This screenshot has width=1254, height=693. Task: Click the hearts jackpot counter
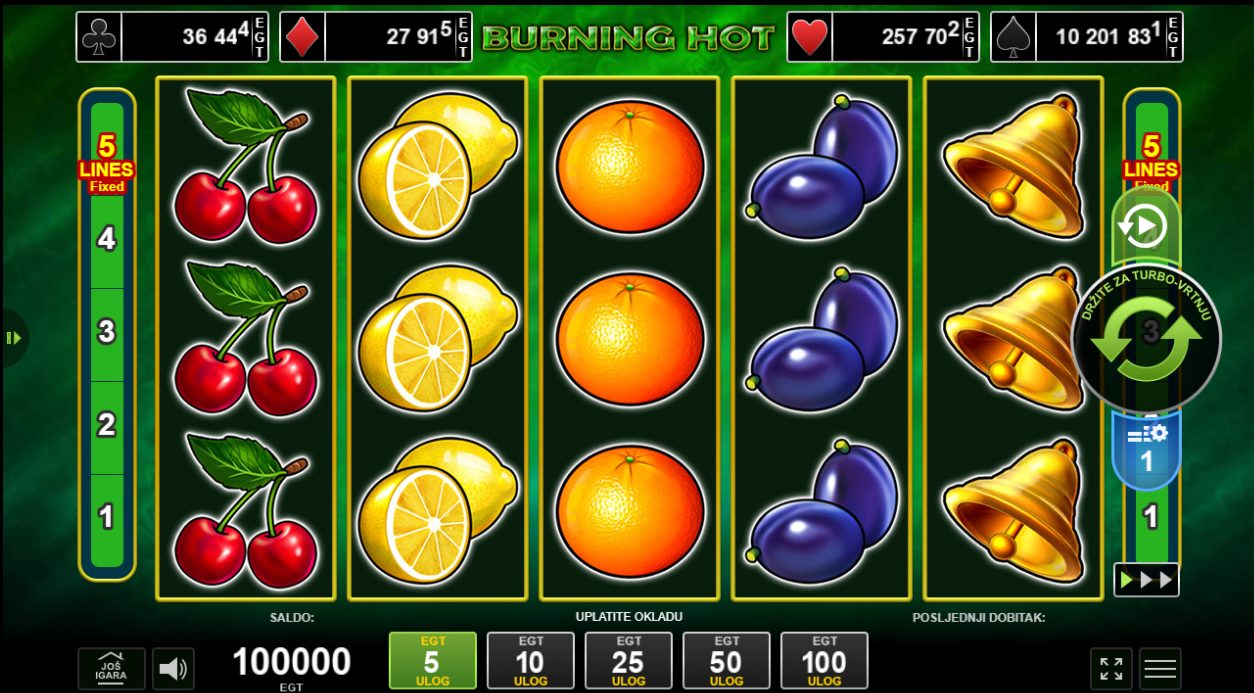point(883,37)
